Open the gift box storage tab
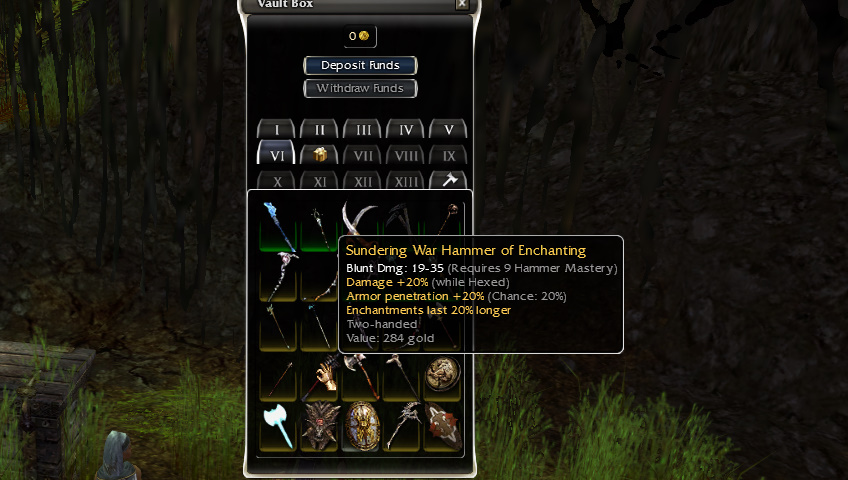Image resolution: width=848 pixels, height=480 pixels. pyautogui.click(x=319, y=155)
